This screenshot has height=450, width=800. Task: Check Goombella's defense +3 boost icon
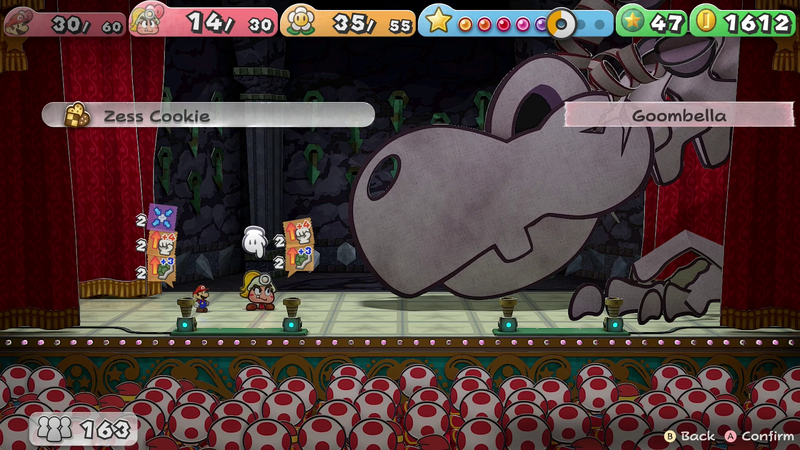pyautogui.click(x=298, y=260)
